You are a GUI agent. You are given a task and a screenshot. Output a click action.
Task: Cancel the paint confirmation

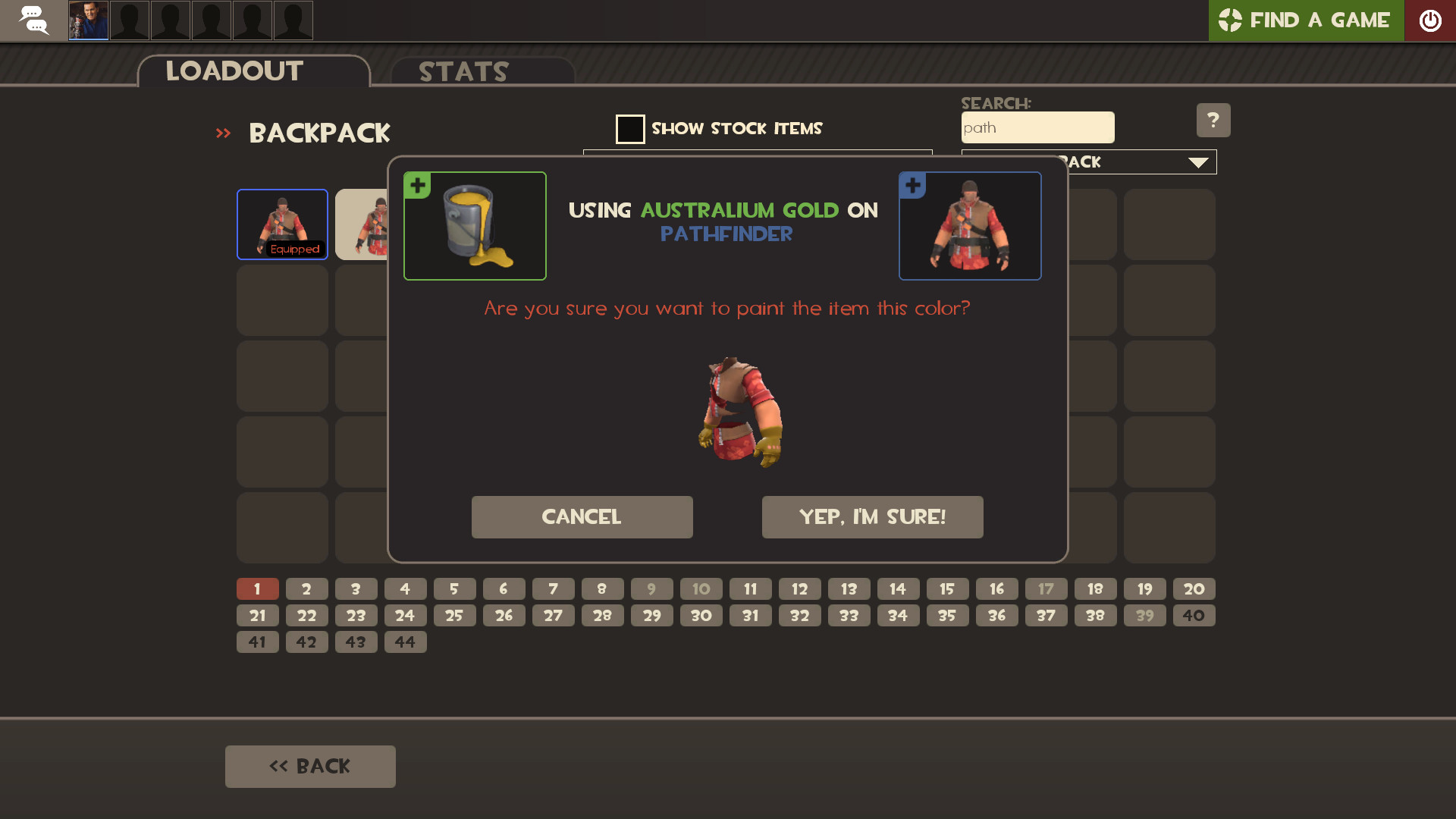(x=581, y=516)
